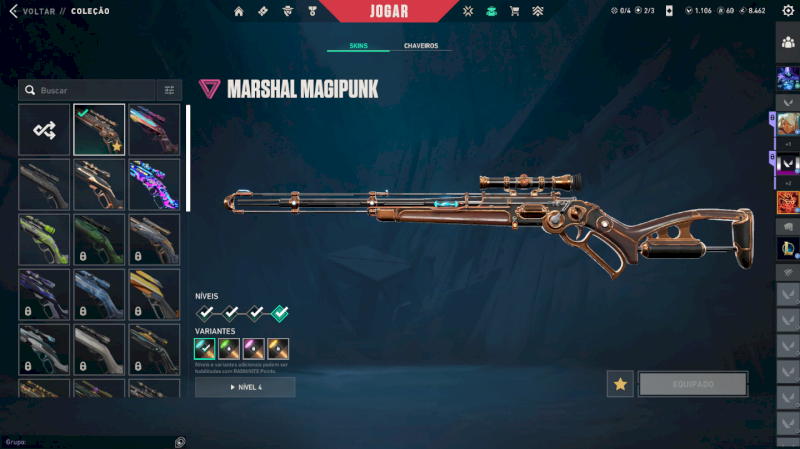Pick the bright green Marshal skin thumbnail
800x449 pixels.
(44, 239)
